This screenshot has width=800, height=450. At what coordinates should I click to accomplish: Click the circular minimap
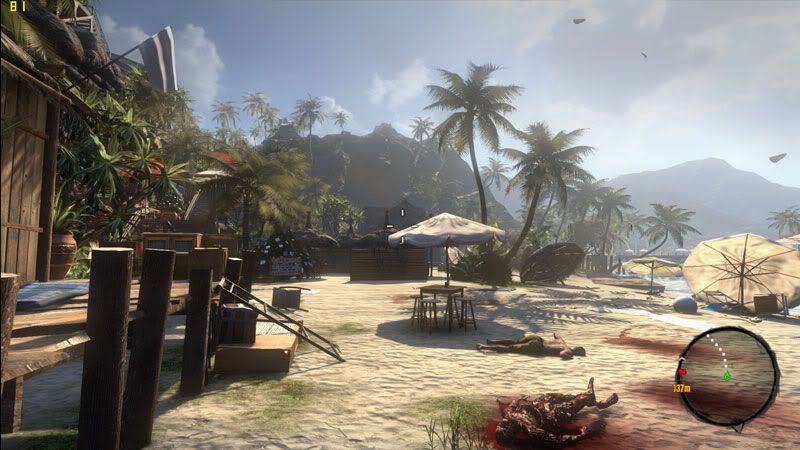coord(727,376)
